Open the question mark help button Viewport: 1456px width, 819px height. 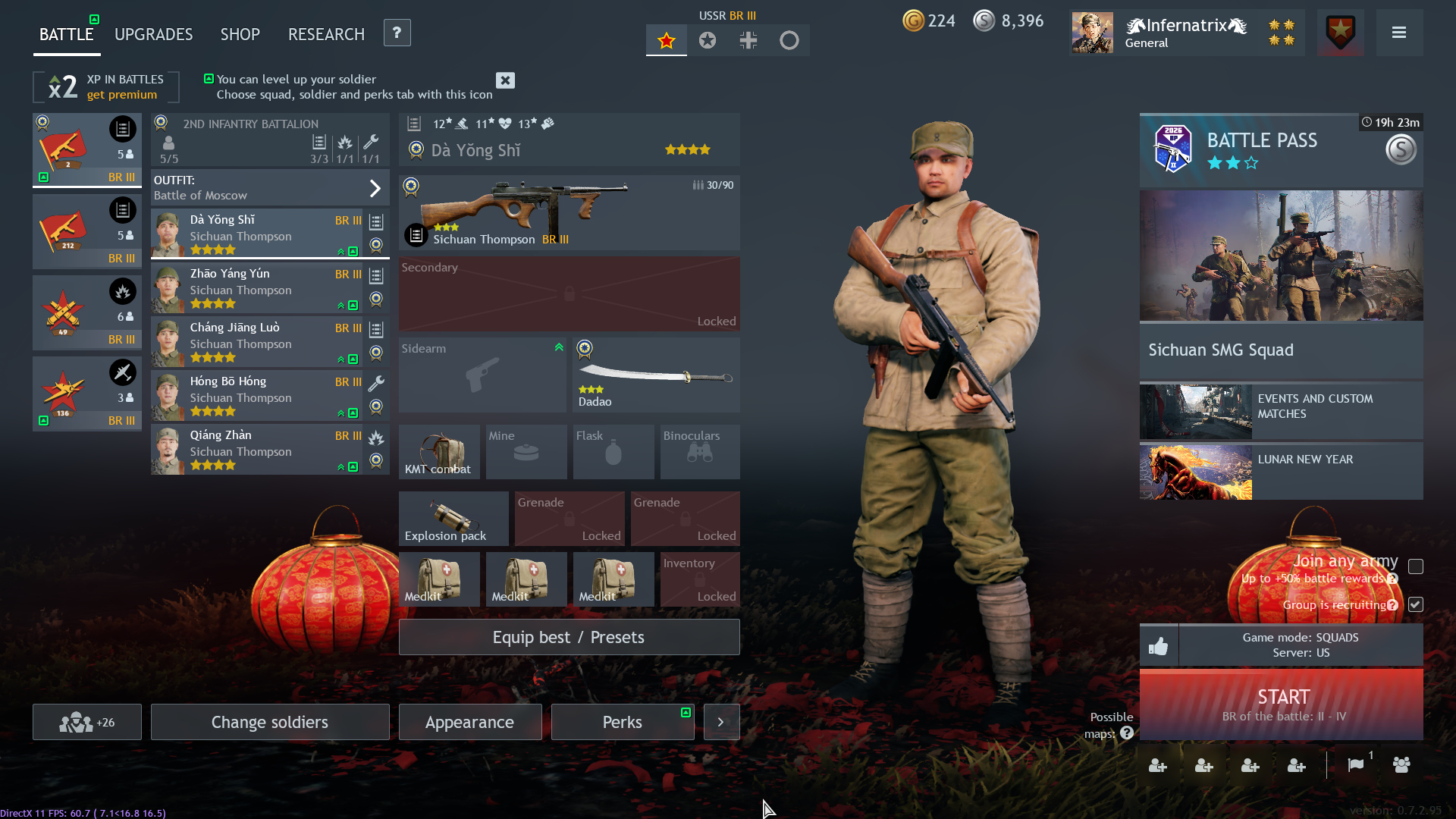(x=397, y=33)
